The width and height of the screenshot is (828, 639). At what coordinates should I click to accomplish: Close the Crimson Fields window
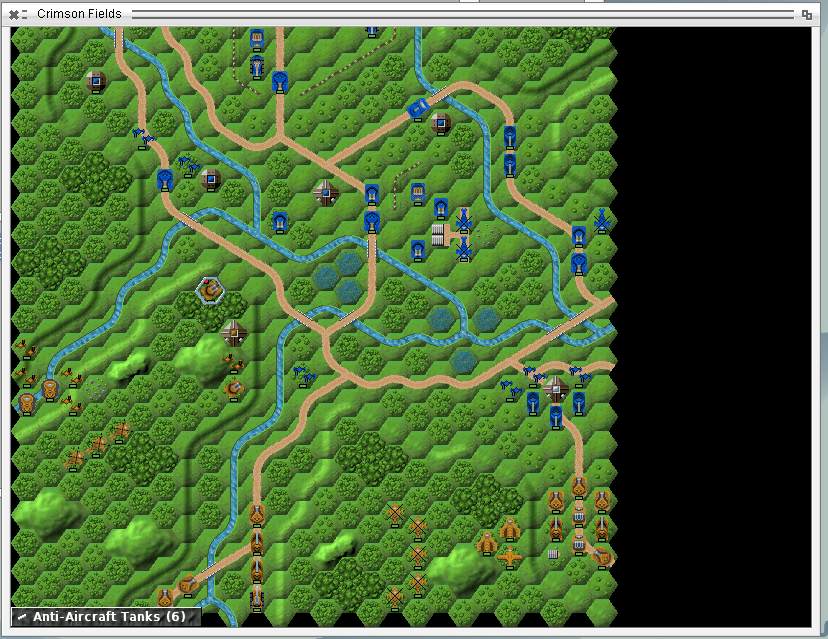point(14,14)
